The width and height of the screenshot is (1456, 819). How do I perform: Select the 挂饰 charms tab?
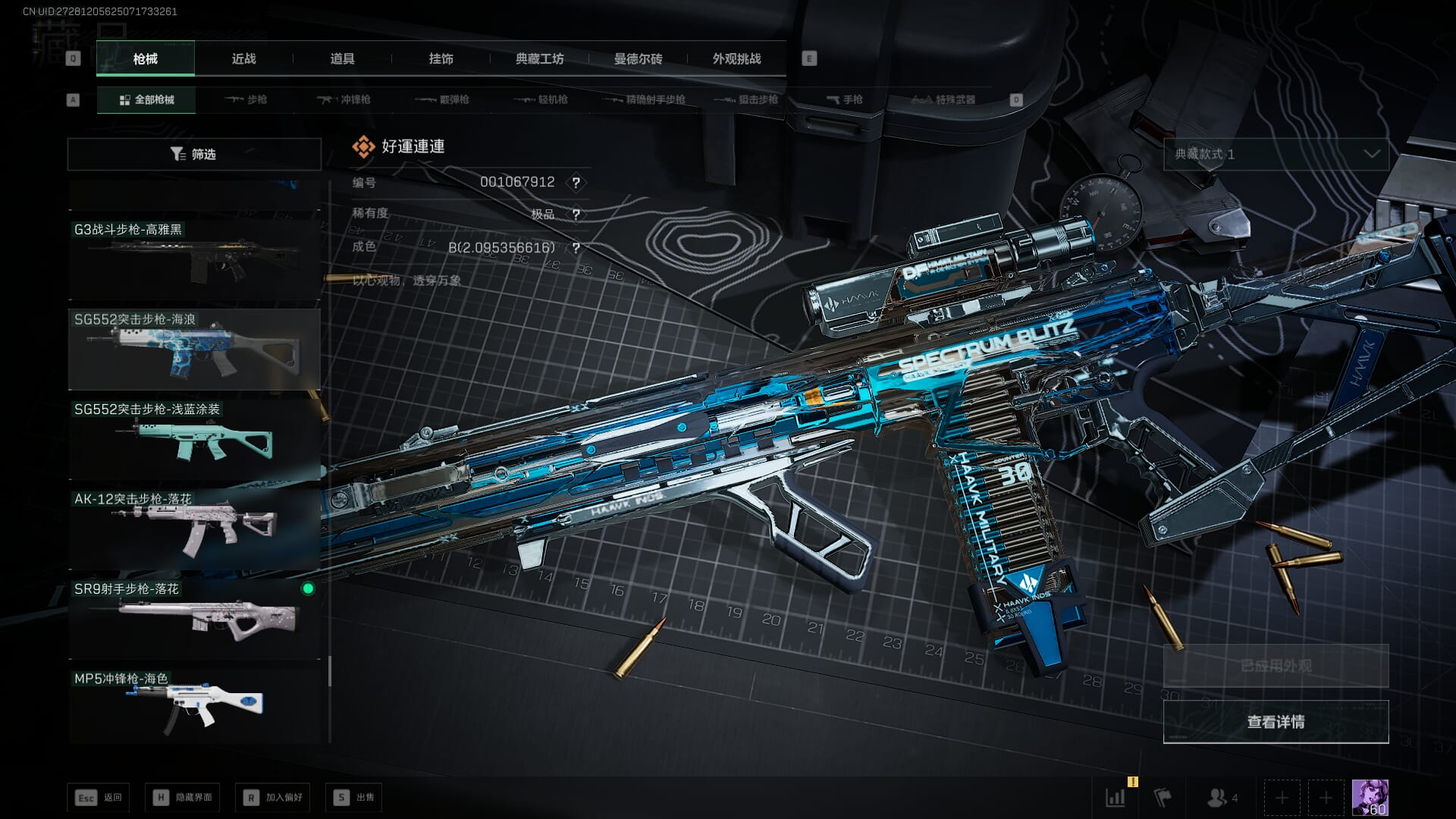click(x=441, y=58)
